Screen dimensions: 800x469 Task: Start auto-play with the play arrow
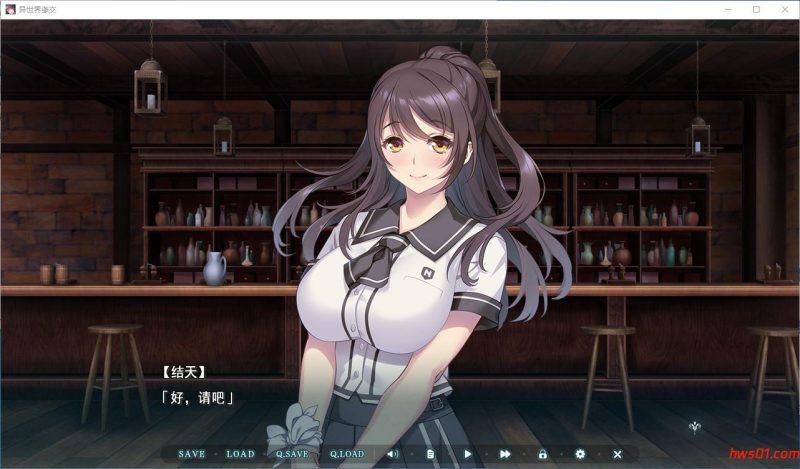point(468,454)
